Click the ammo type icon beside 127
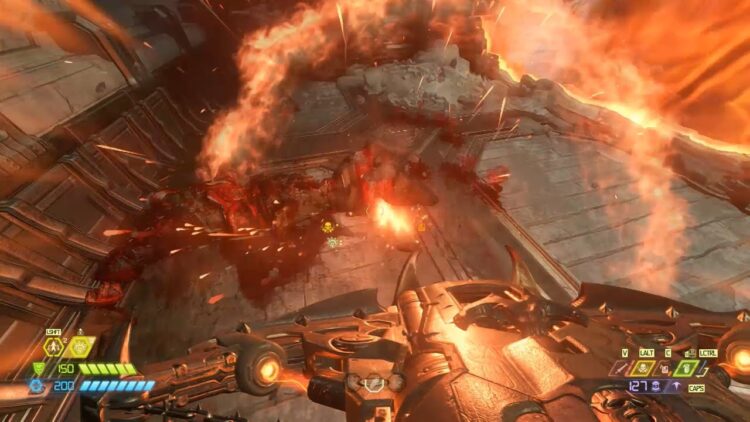 655,385
